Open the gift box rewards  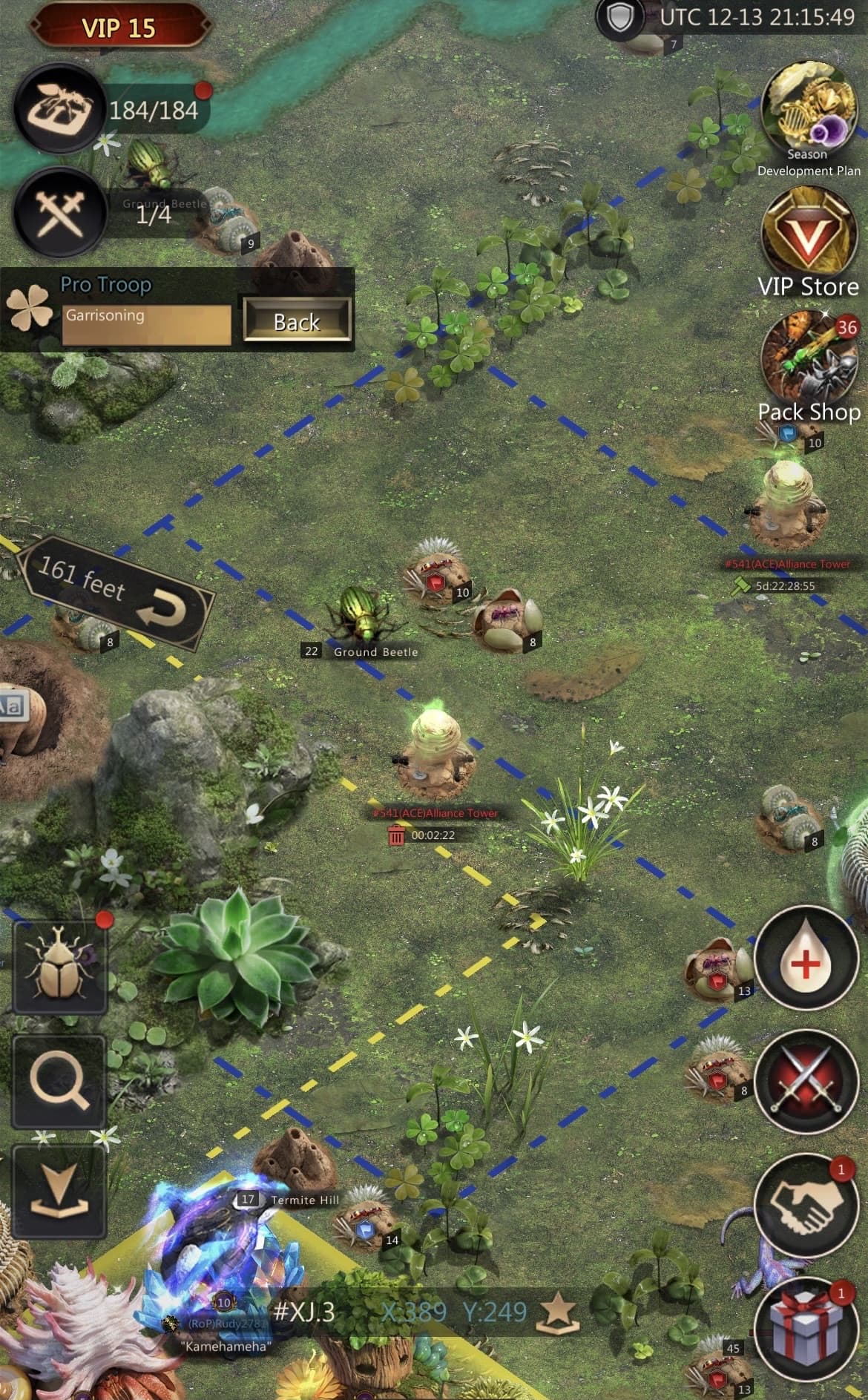pyautogui.click(x=805, y=1328)
